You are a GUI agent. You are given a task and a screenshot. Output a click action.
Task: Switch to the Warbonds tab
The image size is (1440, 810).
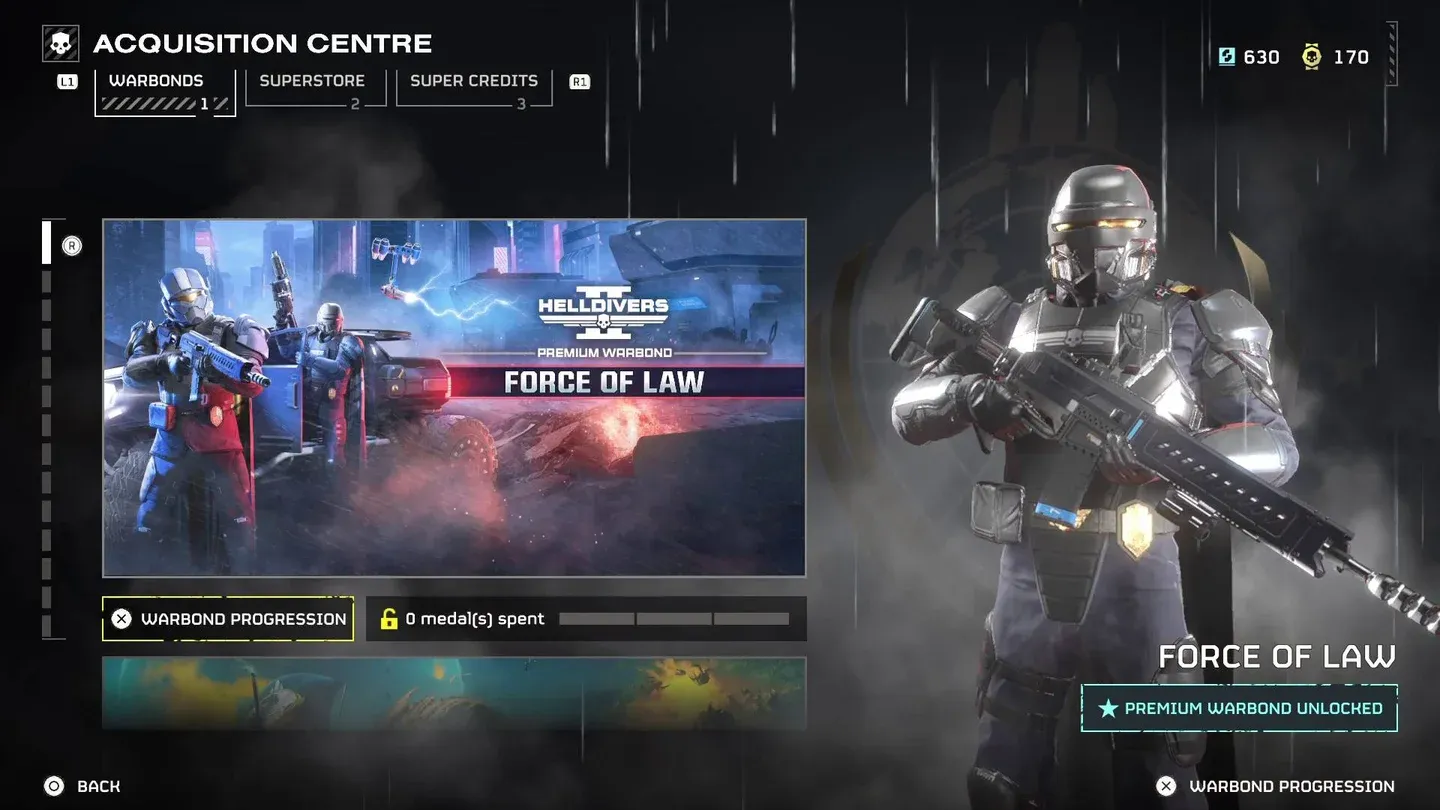[165, 90]
